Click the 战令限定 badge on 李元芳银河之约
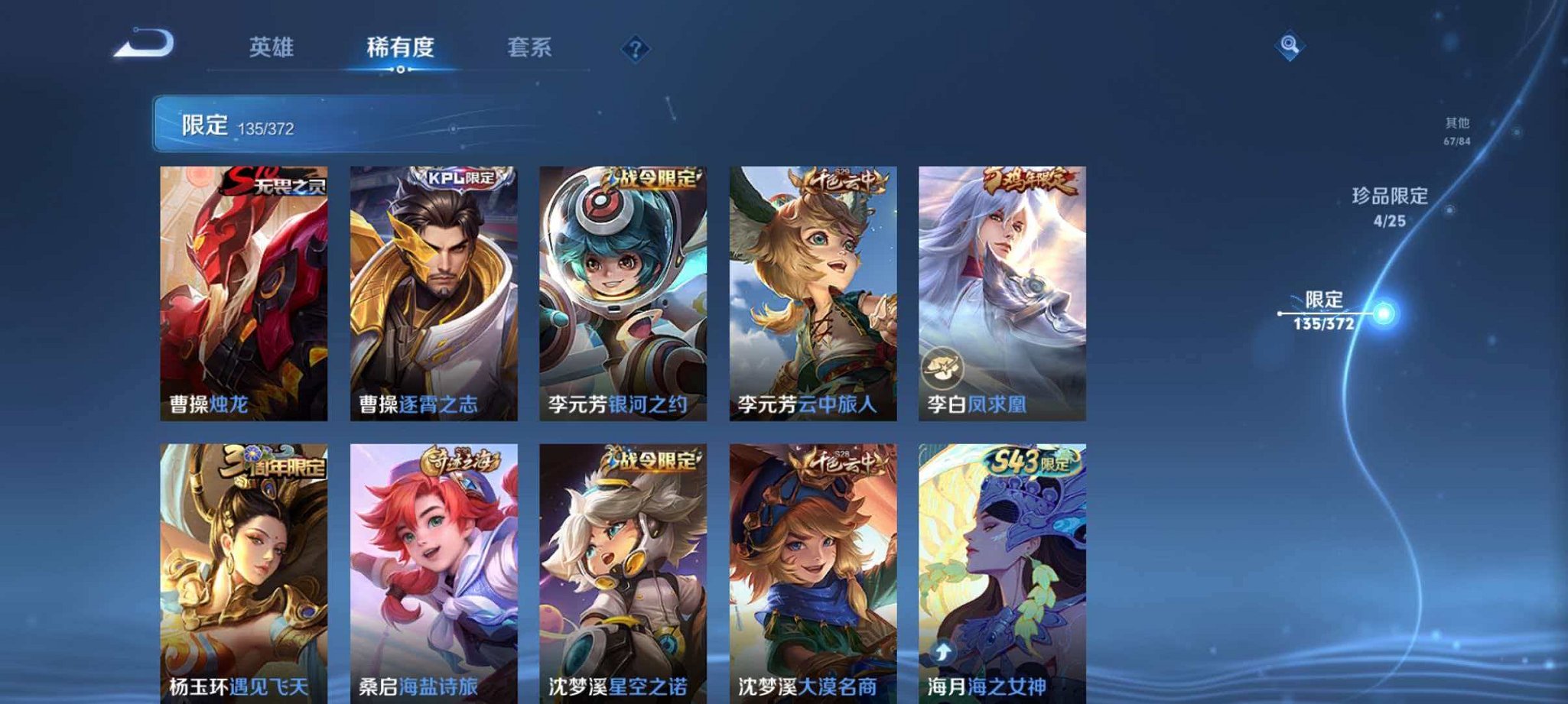Viewport: 1568px width, 704px height. pyautogui.click(x=652, y=177)
